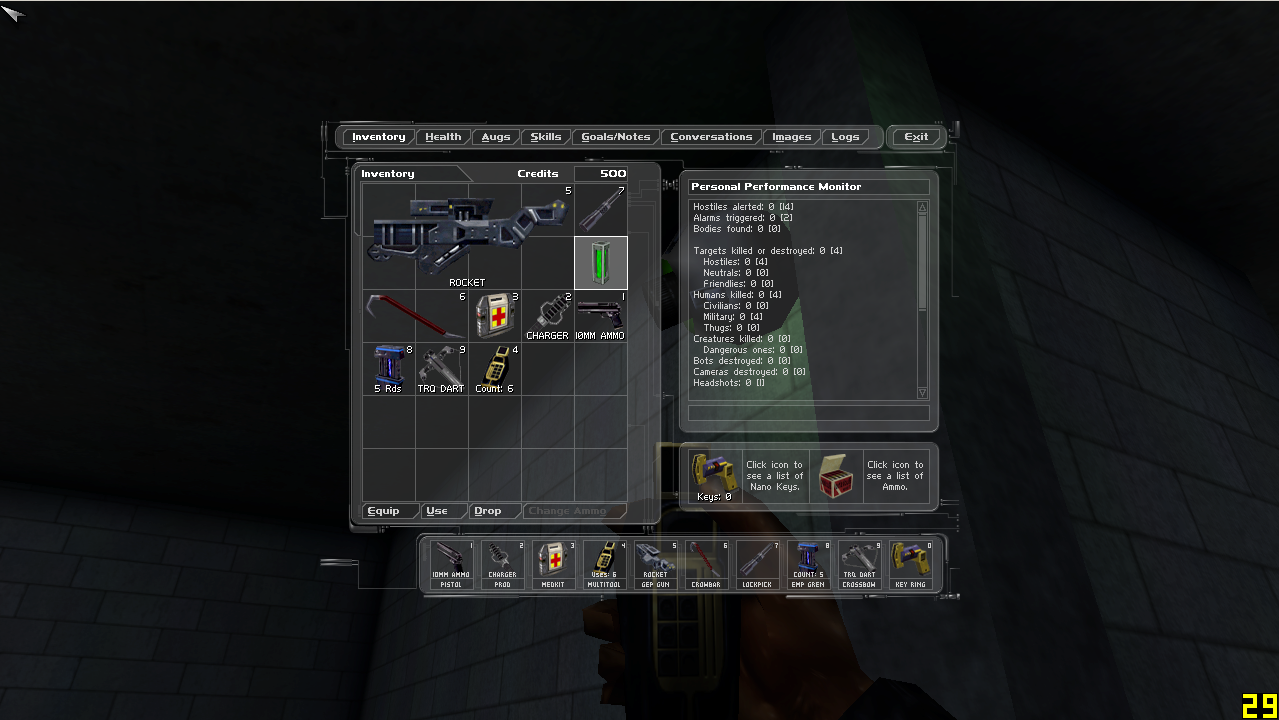Select the lockpick belt slot
The height and width of the screenshot is (720, 1279).
[x=756, y=565]
